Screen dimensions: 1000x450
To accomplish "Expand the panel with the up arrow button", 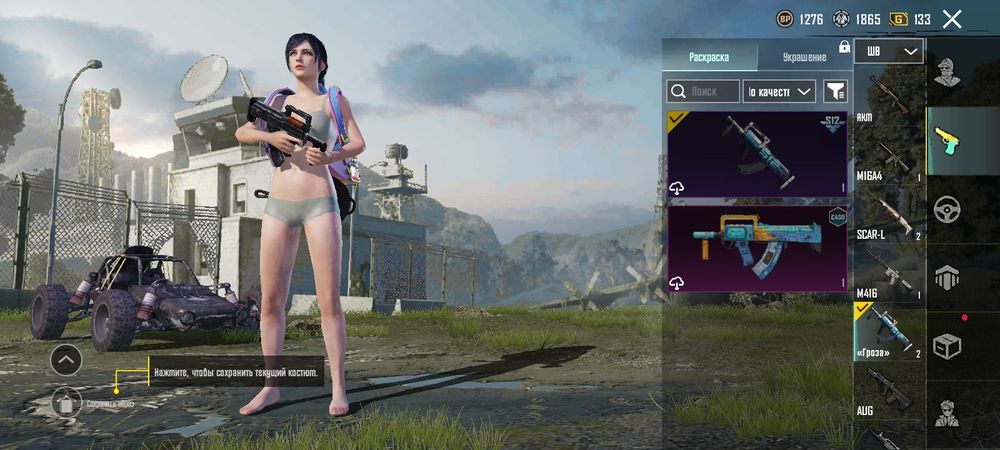I will click(66, 358).
